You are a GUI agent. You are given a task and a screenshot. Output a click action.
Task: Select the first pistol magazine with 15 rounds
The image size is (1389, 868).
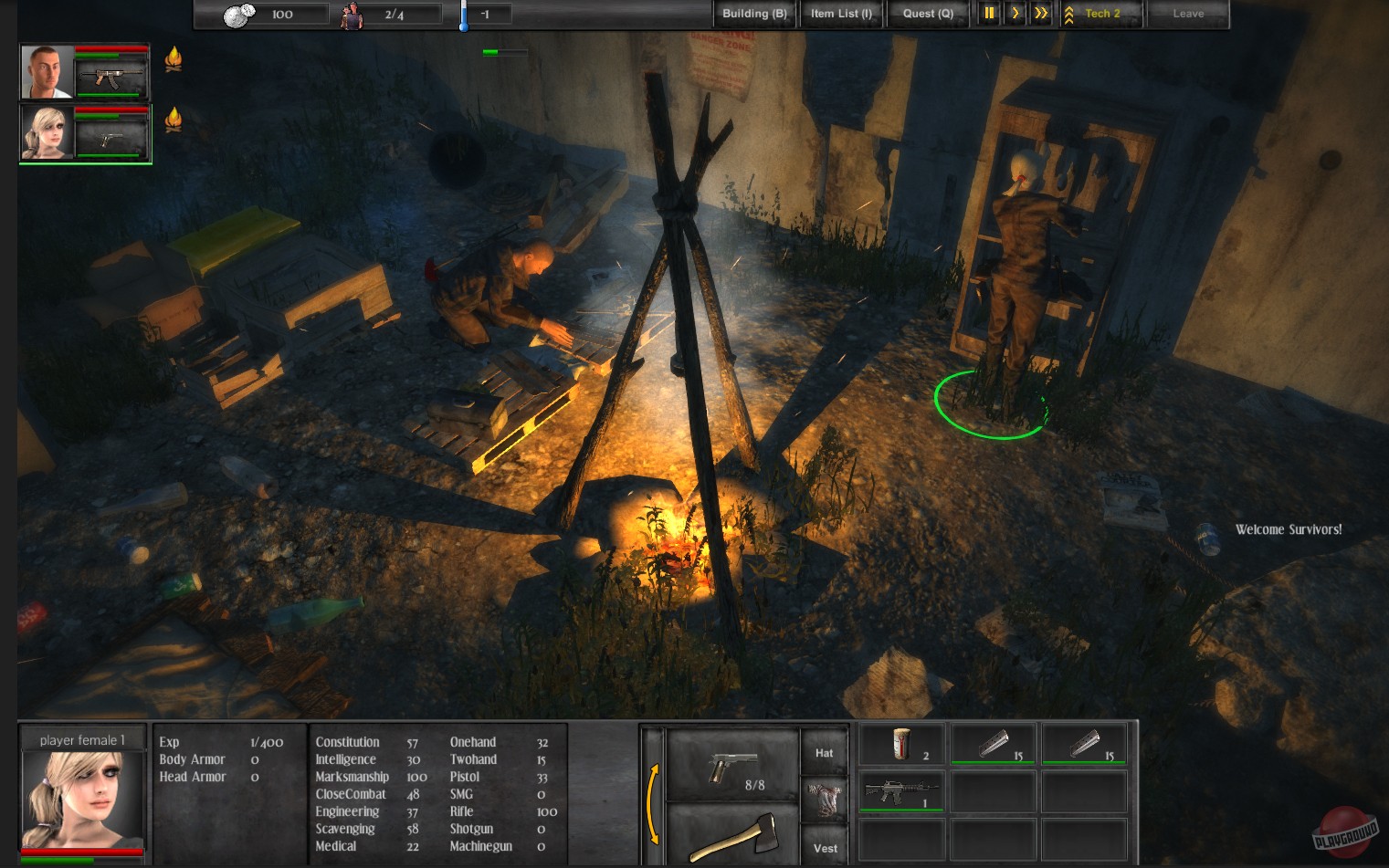point(992,744)
